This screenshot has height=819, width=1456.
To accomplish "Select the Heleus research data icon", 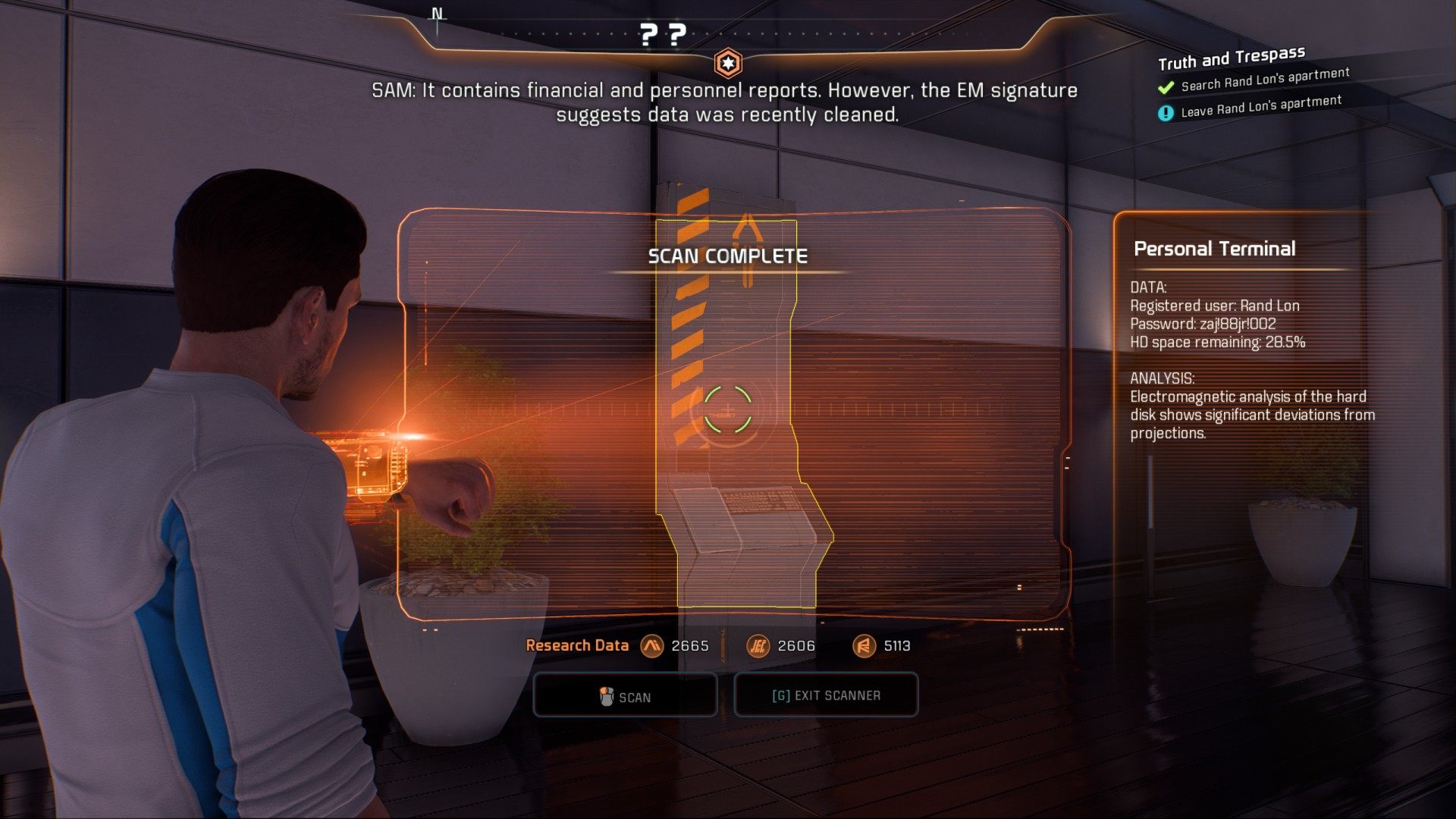I will pos(758,646).
